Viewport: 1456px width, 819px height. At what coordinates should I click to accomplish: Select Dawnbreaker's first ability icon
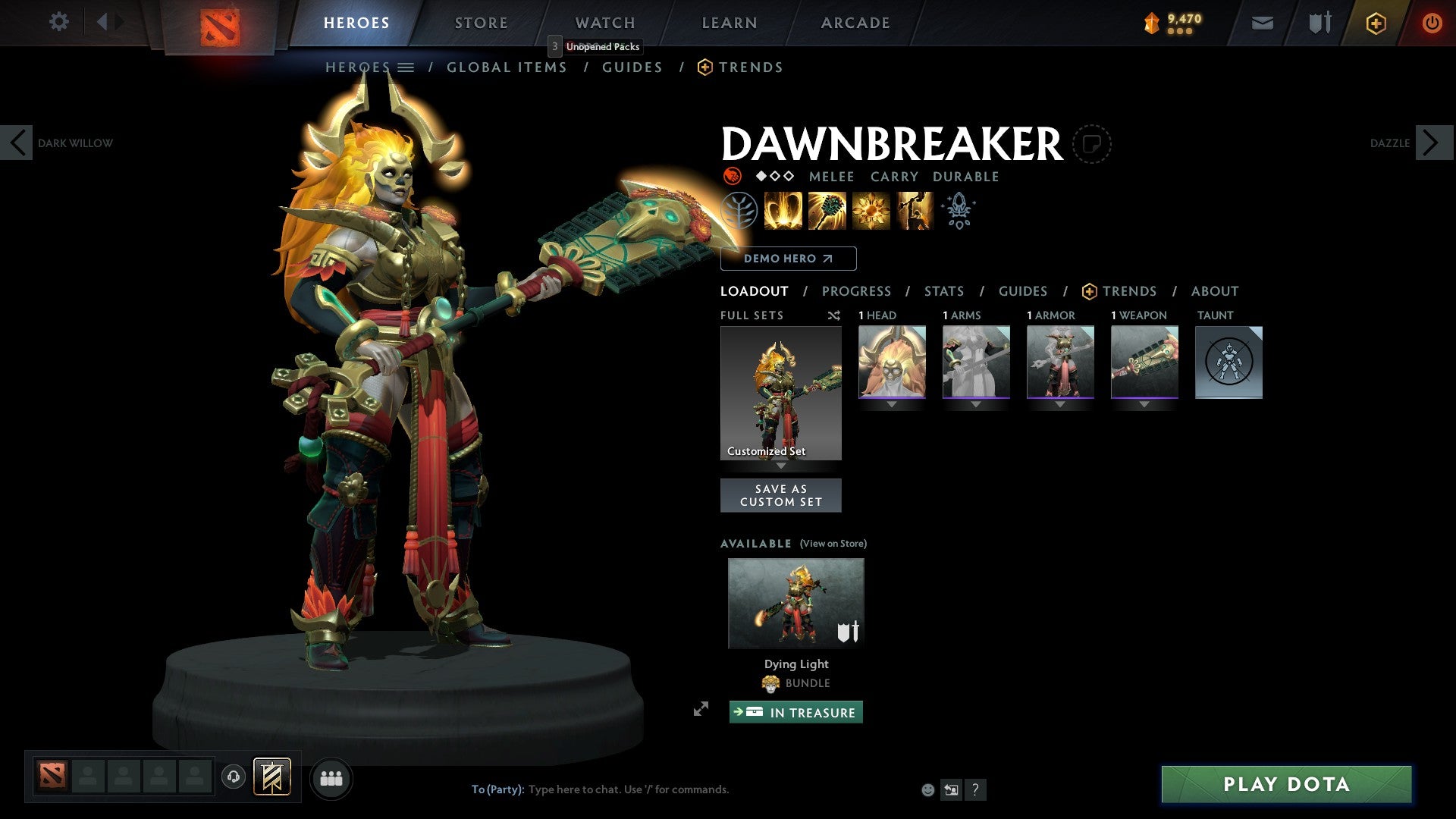(783, 211)
